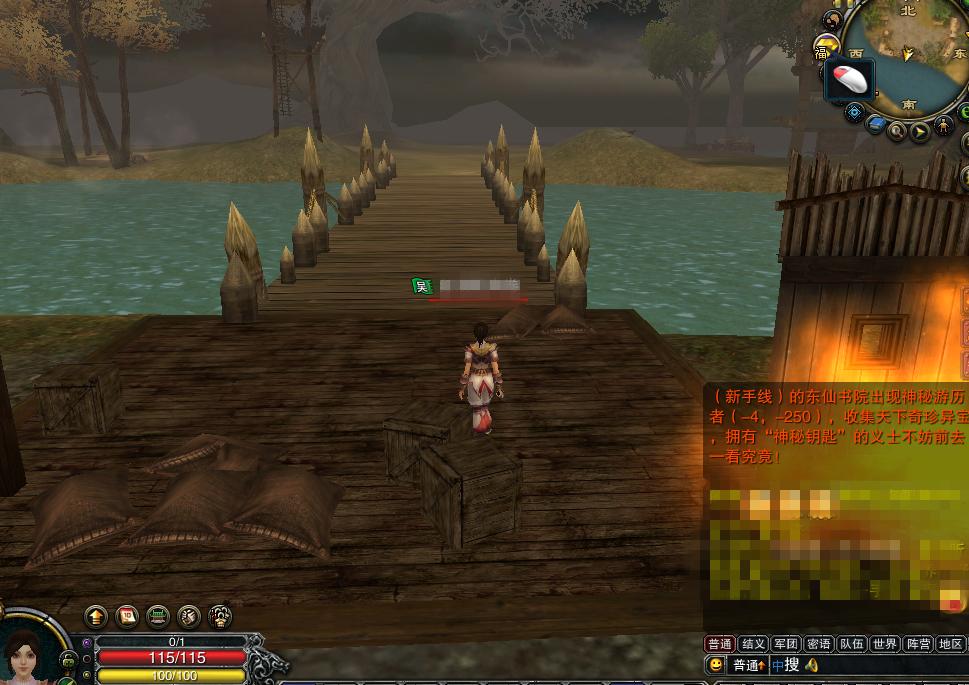Select the 军团 chat tab

pyautogui.click(x=785, y=644)
